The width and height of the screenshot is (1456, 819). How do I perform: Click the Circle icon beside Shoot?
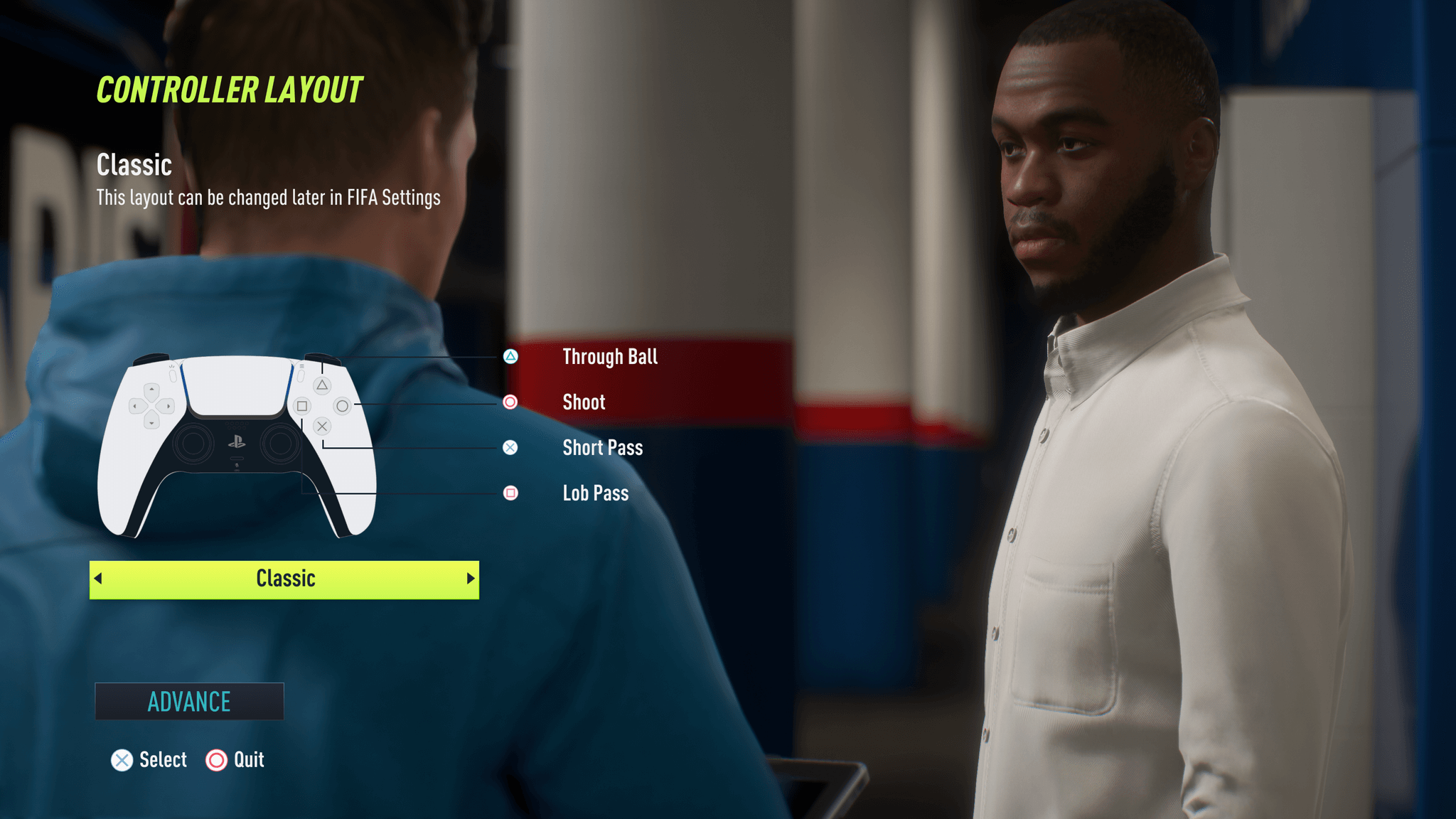pyautogui.click(x=510, y=402)
